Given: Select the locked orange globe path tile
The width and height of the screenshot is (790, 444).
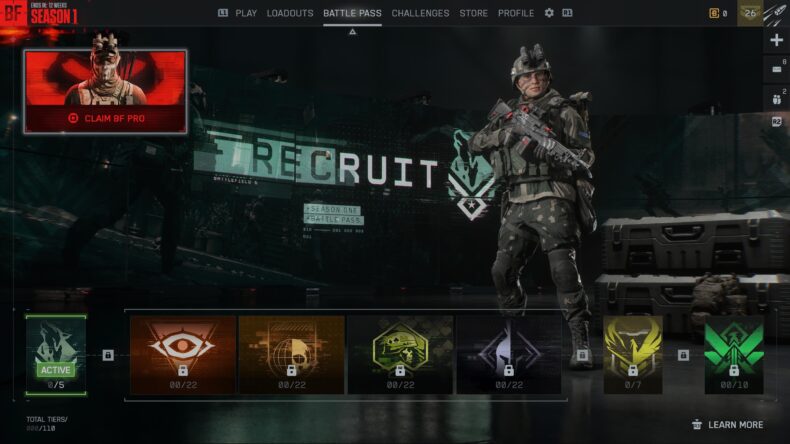Looking at the screenshot, I should pyautogui.click(x=291, y=354).
